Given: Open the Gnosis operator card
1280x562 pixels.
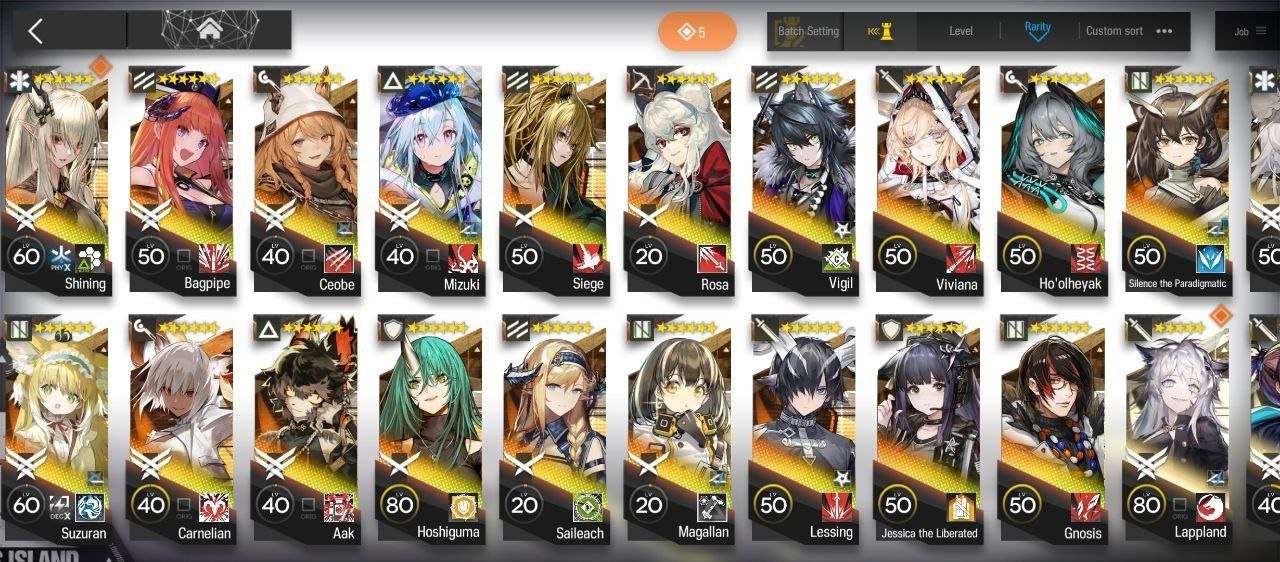Looking at the screenshot, I should pos(1052,428).
